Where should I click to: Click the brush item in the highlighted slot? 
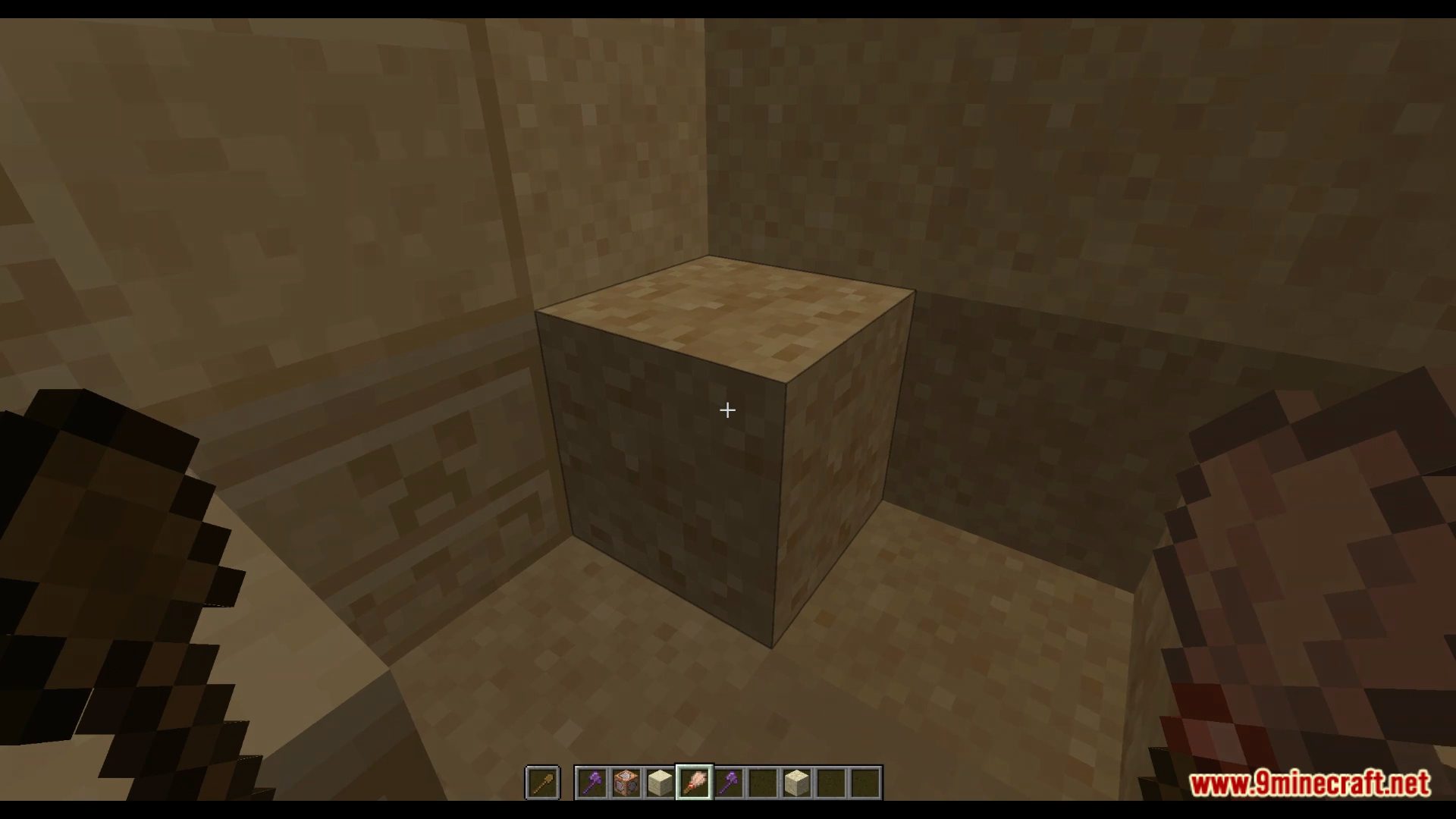point(694,783)
